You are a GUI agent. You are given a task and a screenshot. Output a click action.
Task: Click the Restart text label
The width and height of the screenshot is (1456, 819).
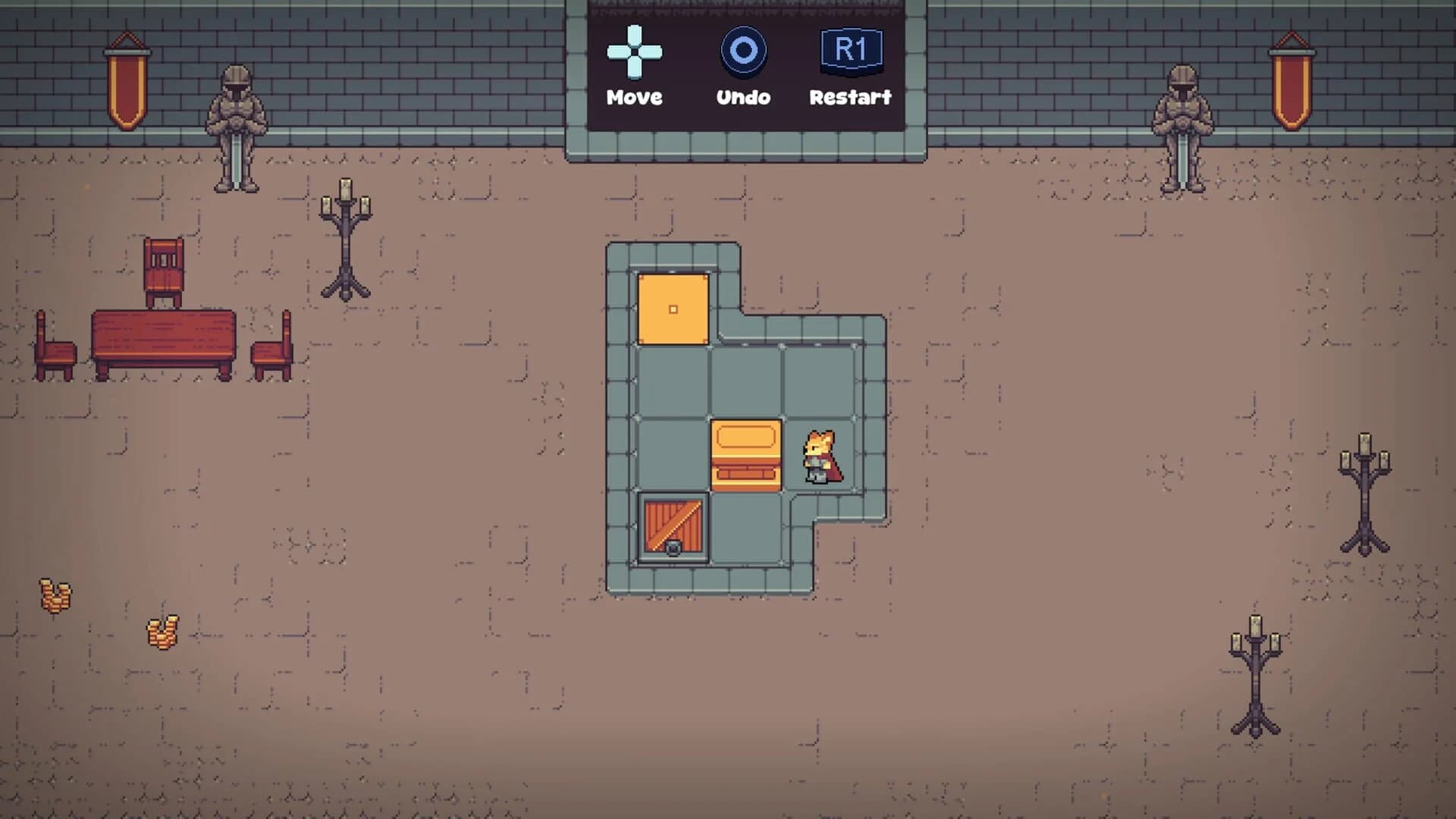point(851,97)
